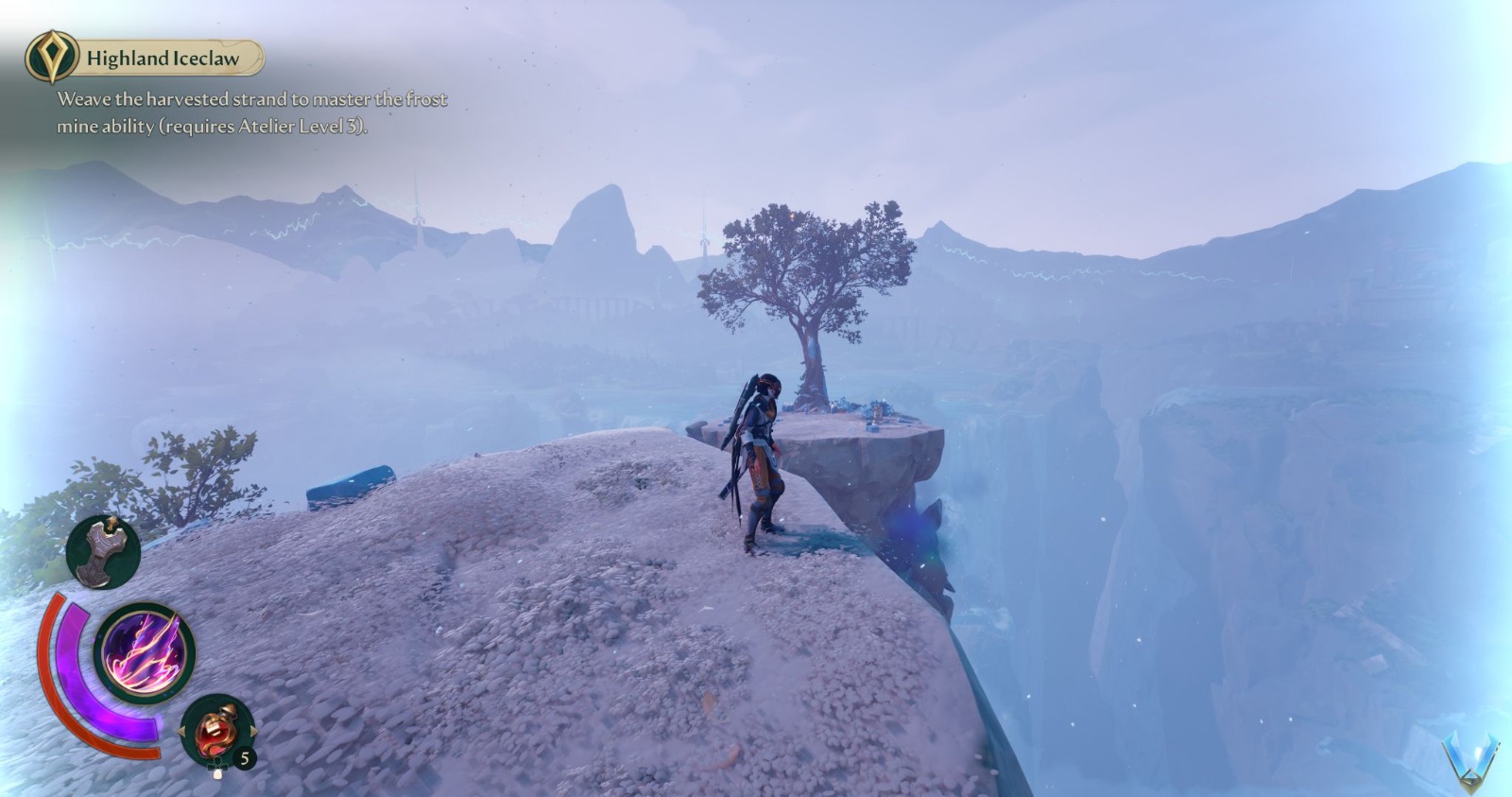The height and width of the screenshot is (797, 1512).
Task: Click the winged emblem in the corner
Action: point(1470,759)
